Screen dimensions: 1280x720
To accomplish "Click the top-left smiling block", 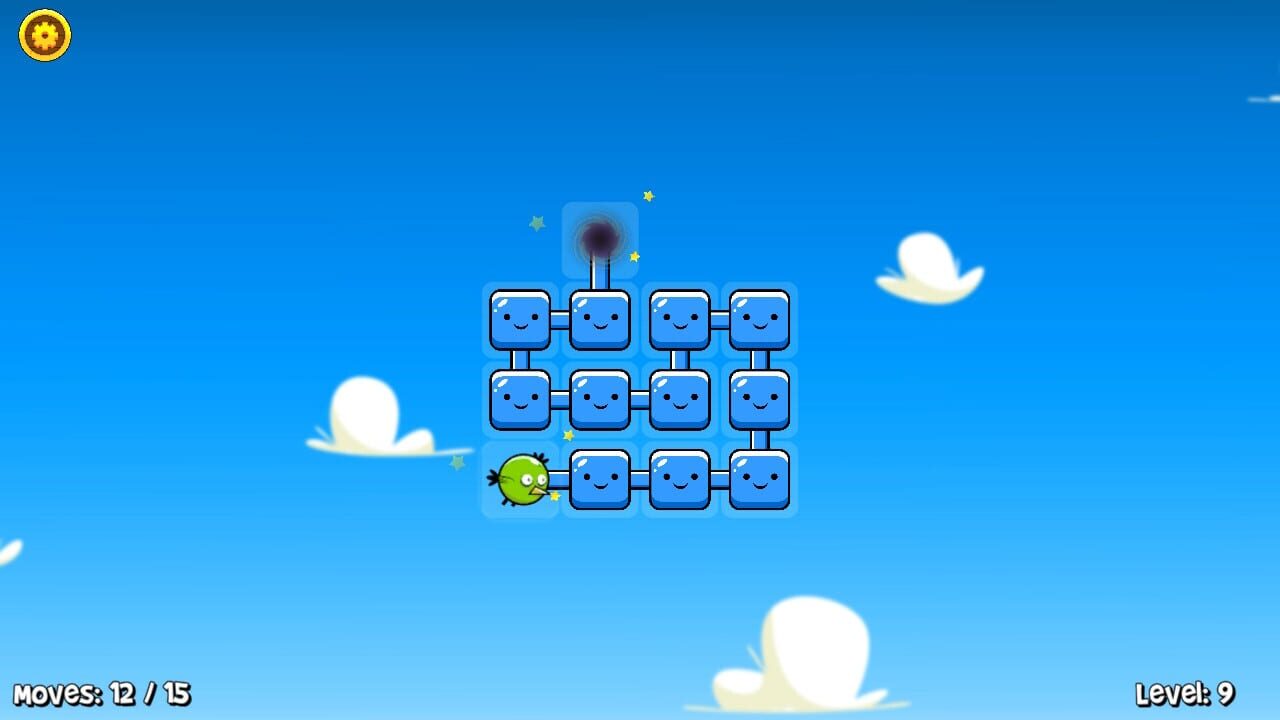I will 520,320.
